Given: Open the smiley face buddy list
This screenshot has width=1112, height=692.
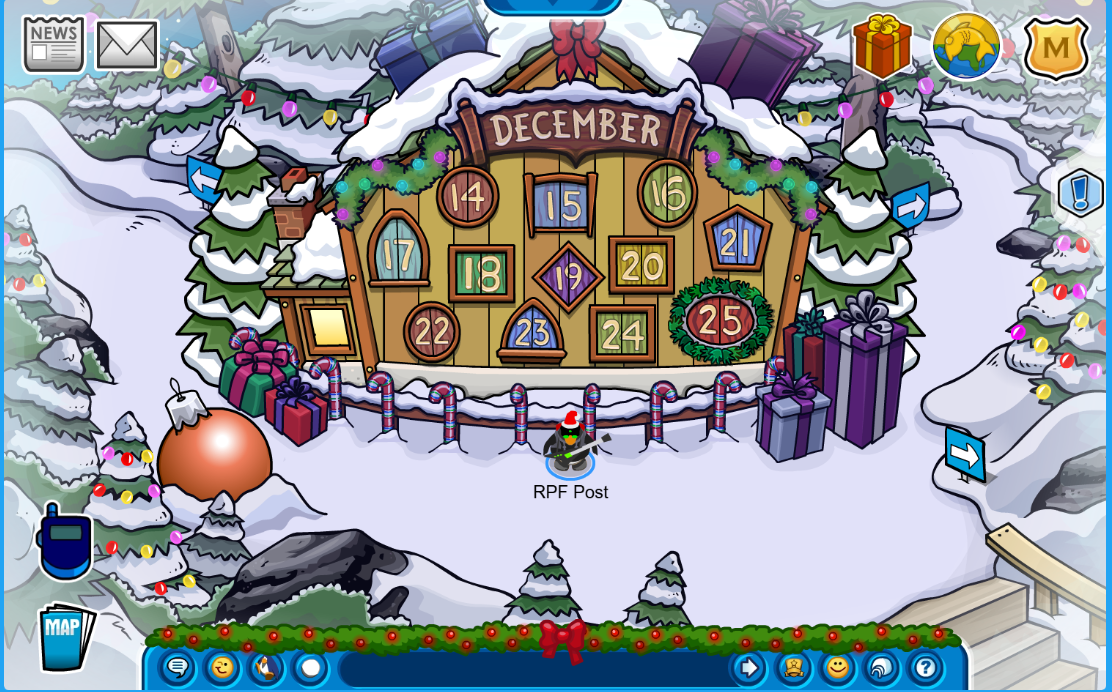Looking at the screenshot, I should tap(837, 667).
